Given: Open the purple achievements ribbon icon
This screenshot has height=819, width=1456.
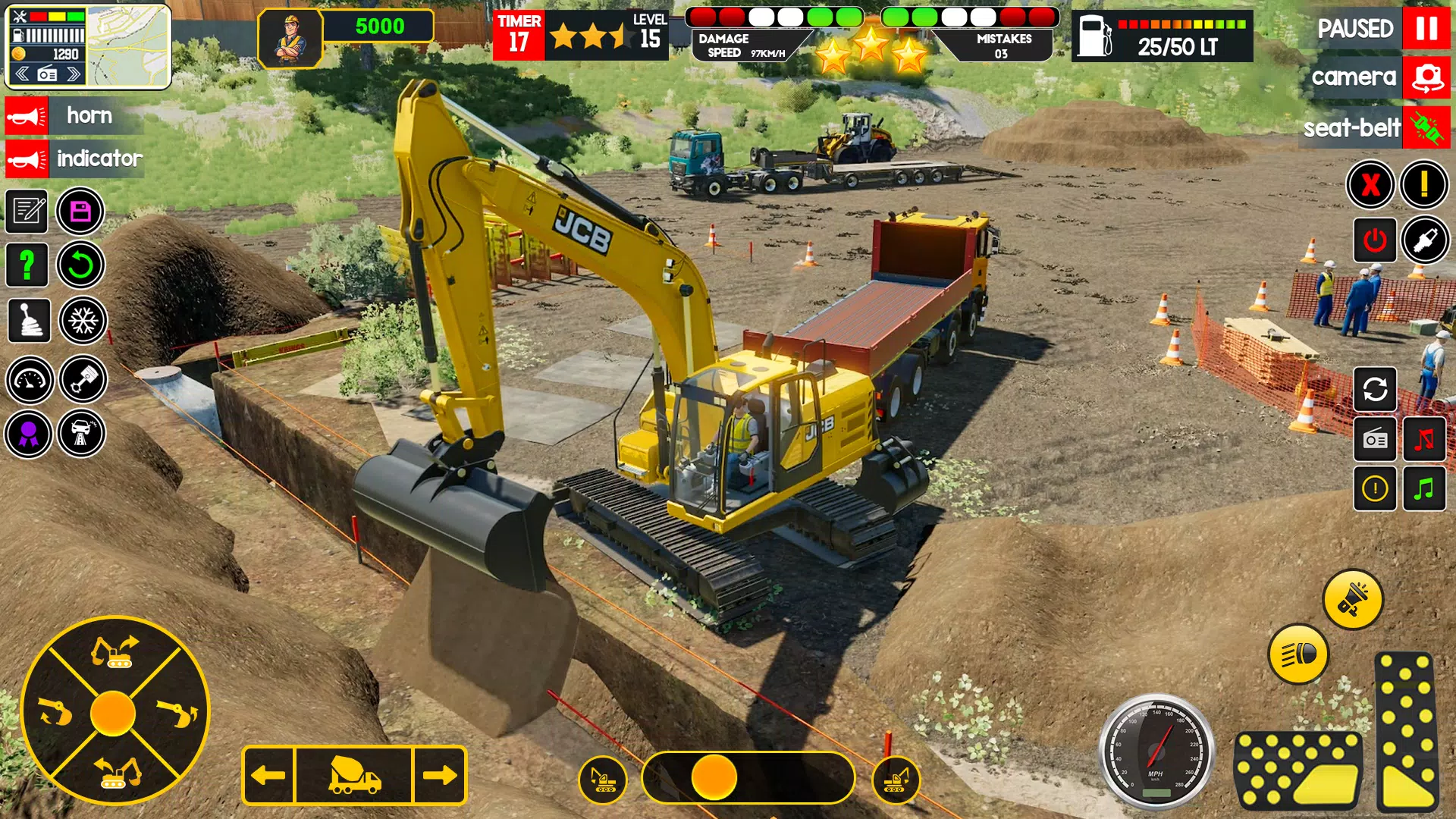Looking at the screenshot, I should click(27, 435).
